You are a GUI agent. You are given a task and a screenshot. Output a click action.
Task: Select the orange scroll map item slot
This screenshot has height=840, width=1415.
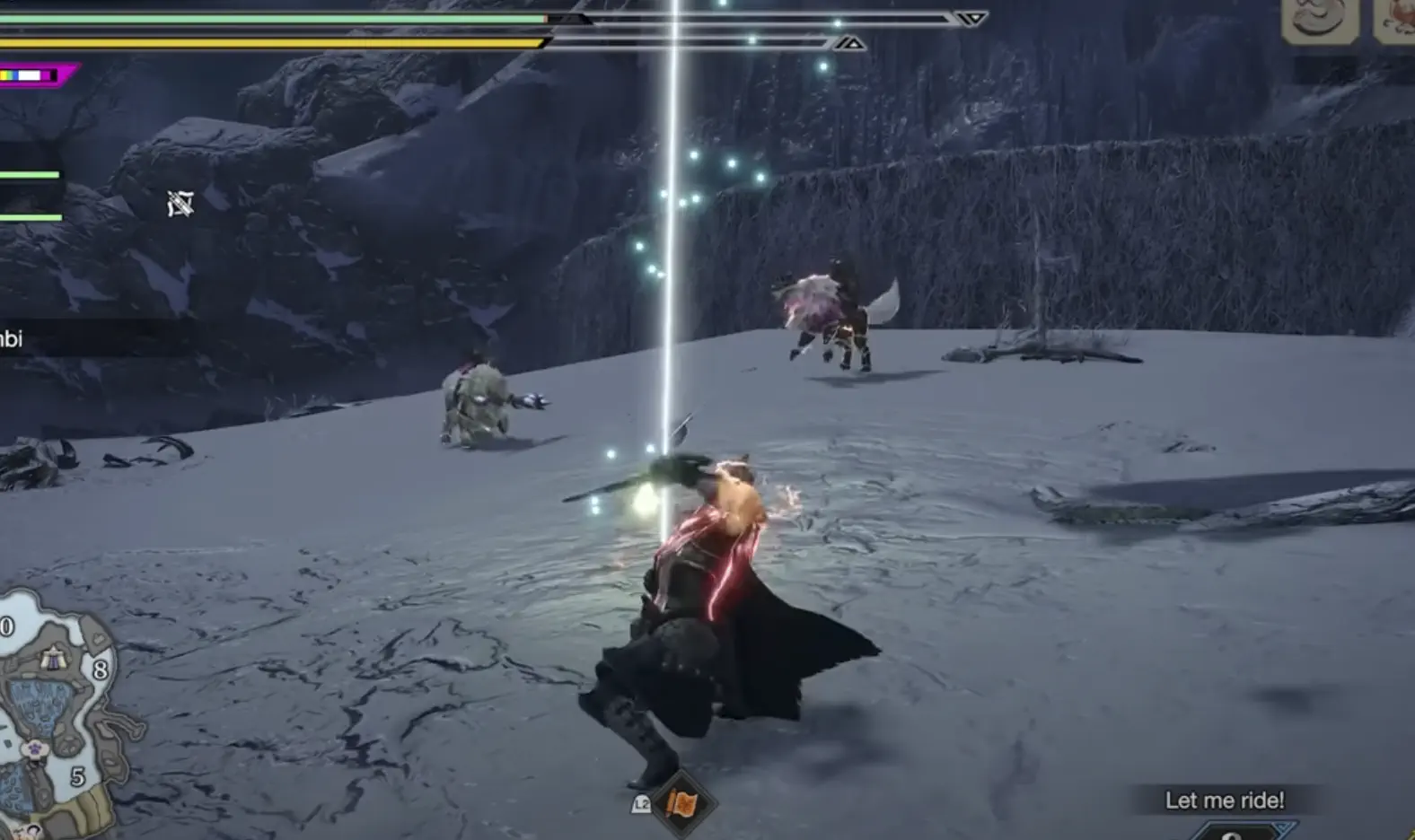point(682,803)
